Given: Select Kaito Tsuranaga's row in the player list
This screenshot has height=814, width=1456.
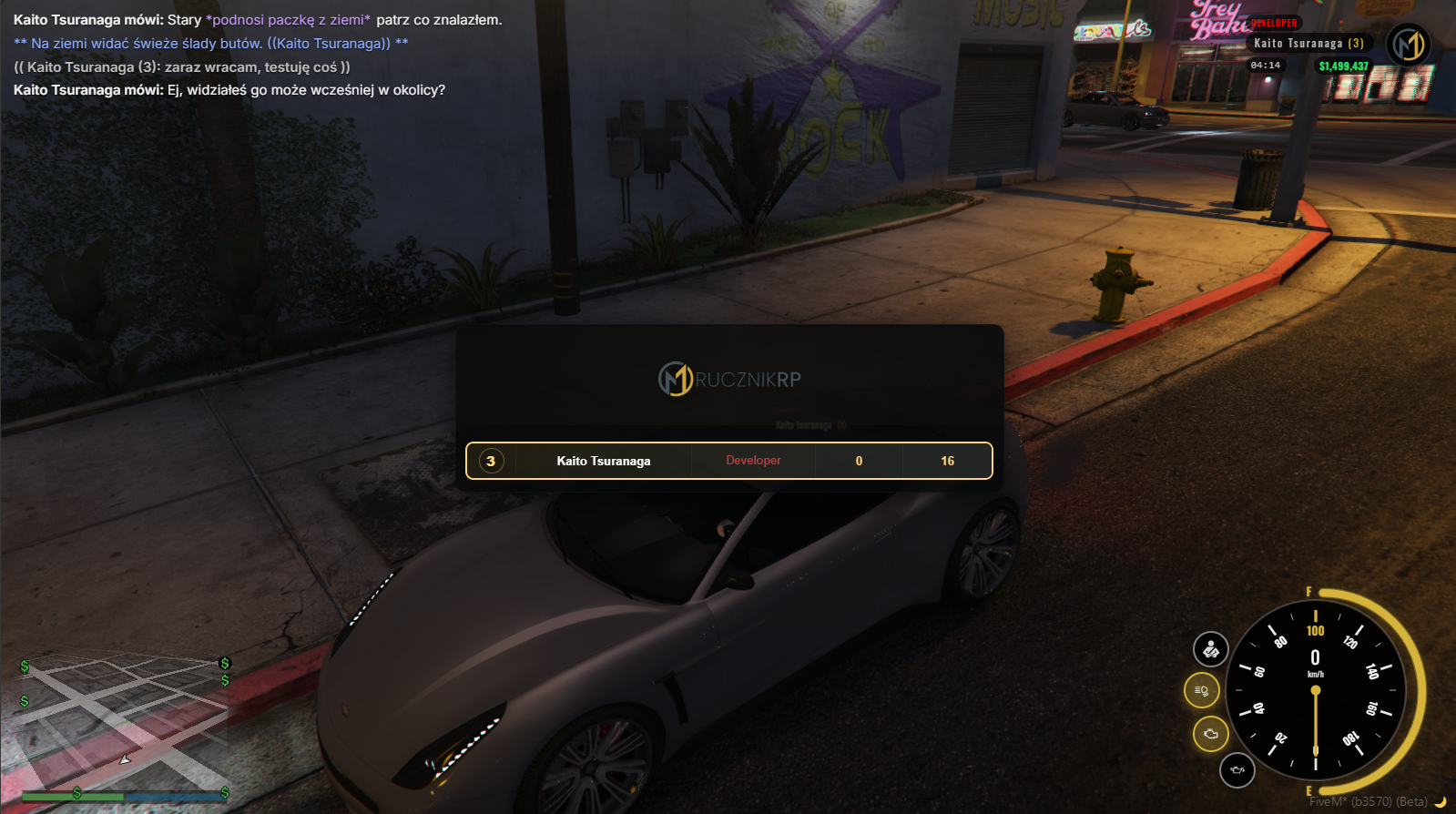Looking at the screenshot, I should click(728, 461).
